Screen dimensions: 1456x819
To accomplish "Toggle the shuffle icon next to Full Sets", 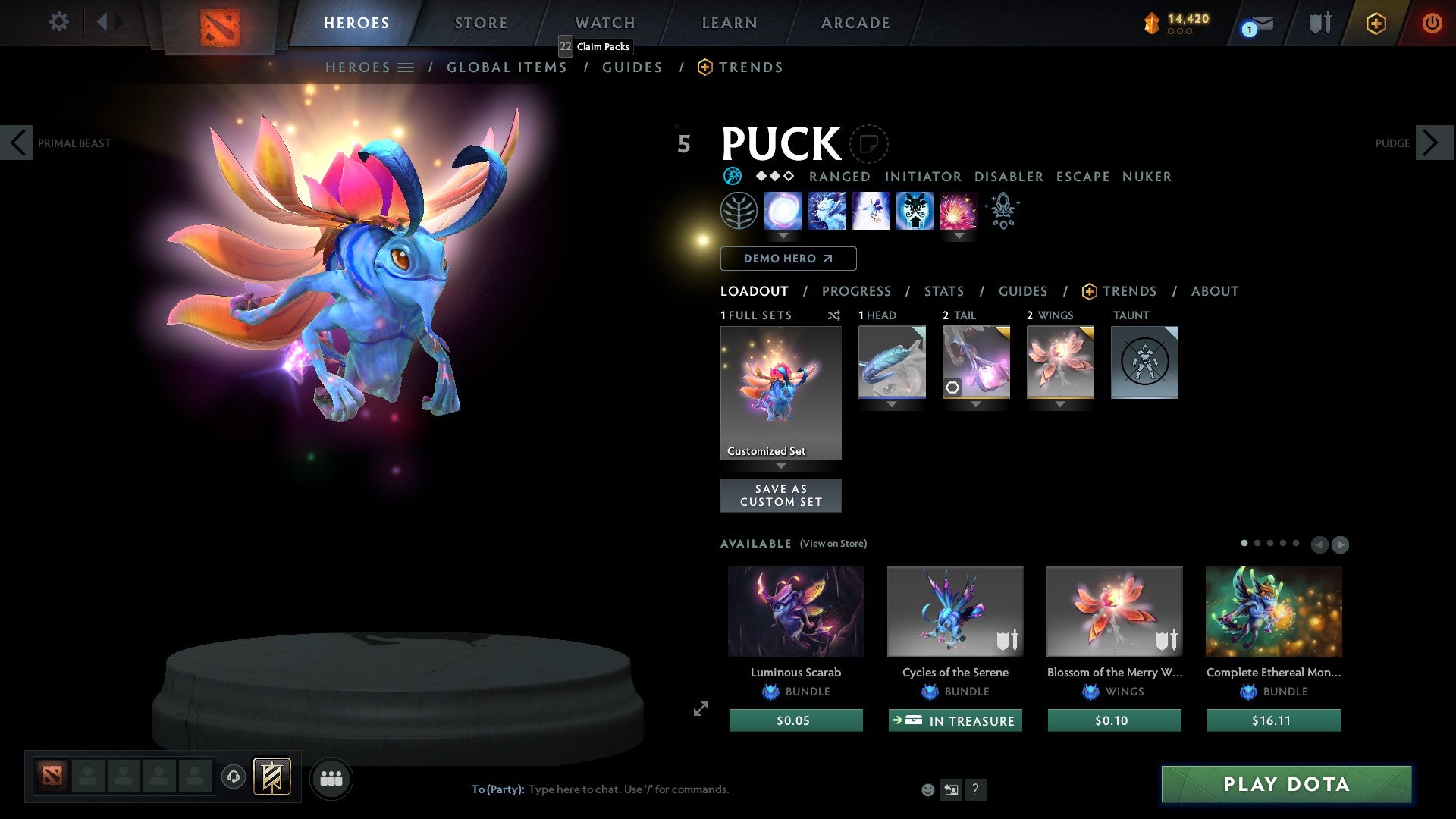I will pyautogui.click(x=834, y=316).
